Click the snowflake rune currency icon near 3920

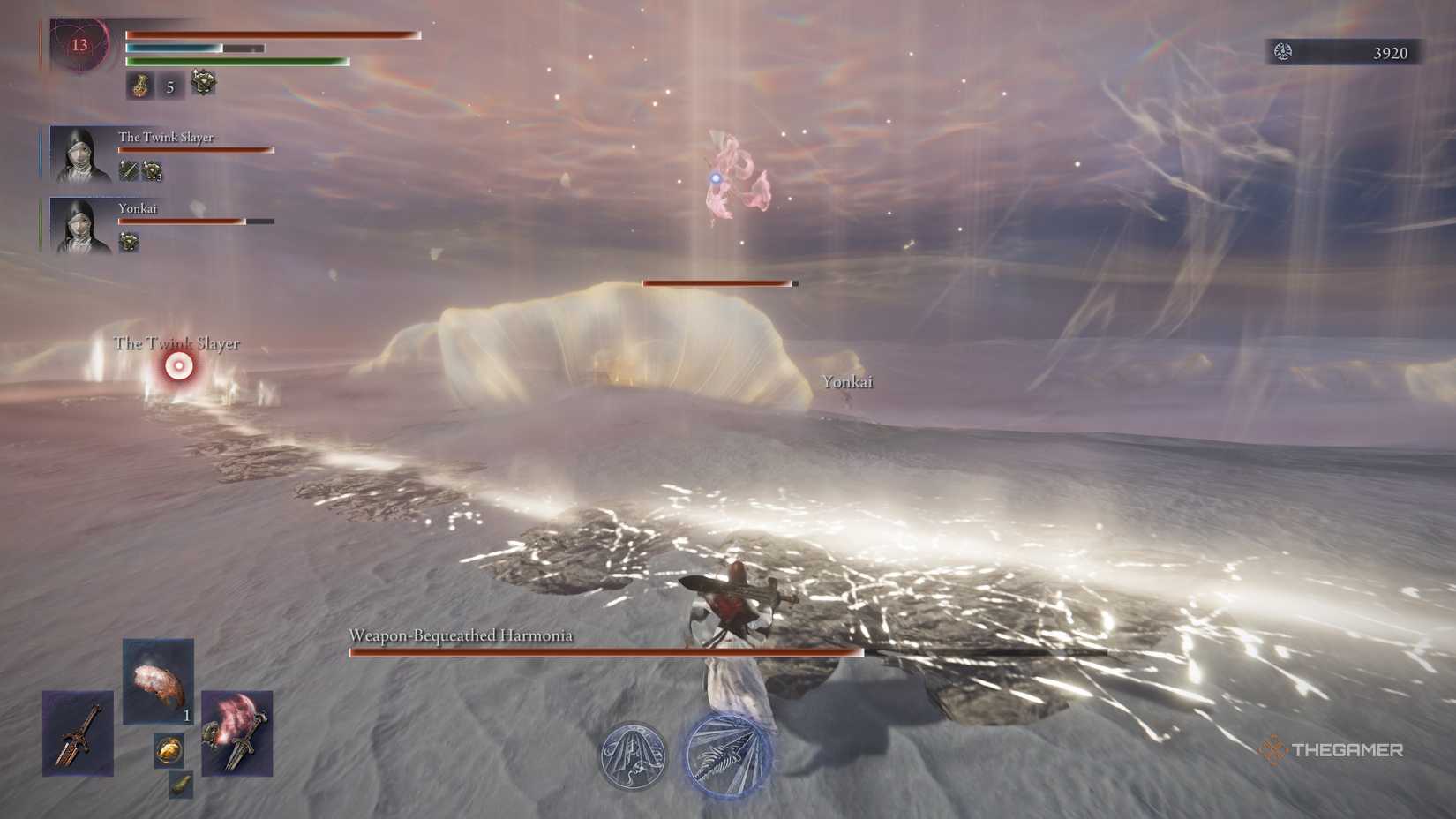point(1283,53)
